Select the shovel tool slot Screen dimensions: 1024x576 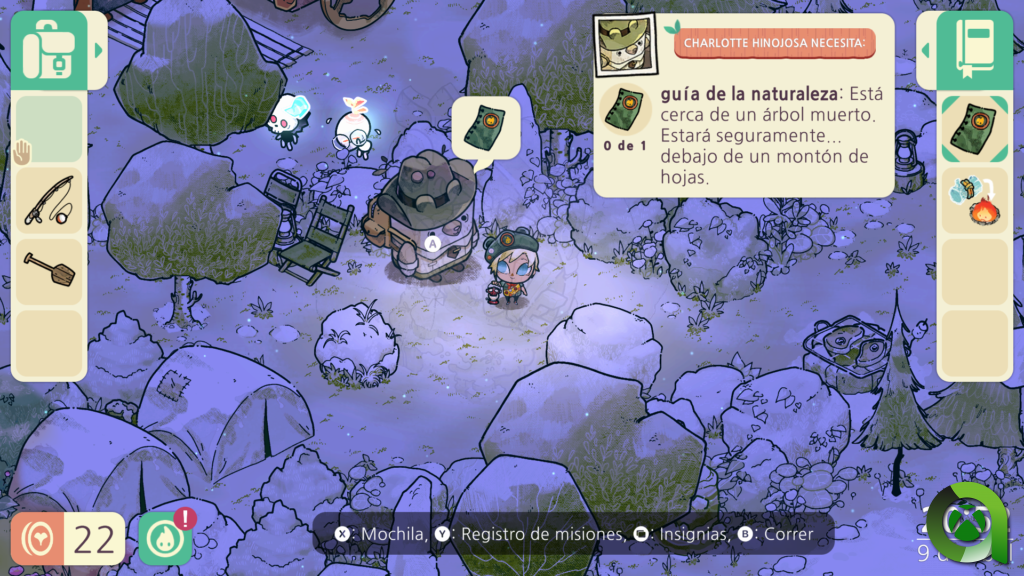[49, 272]
